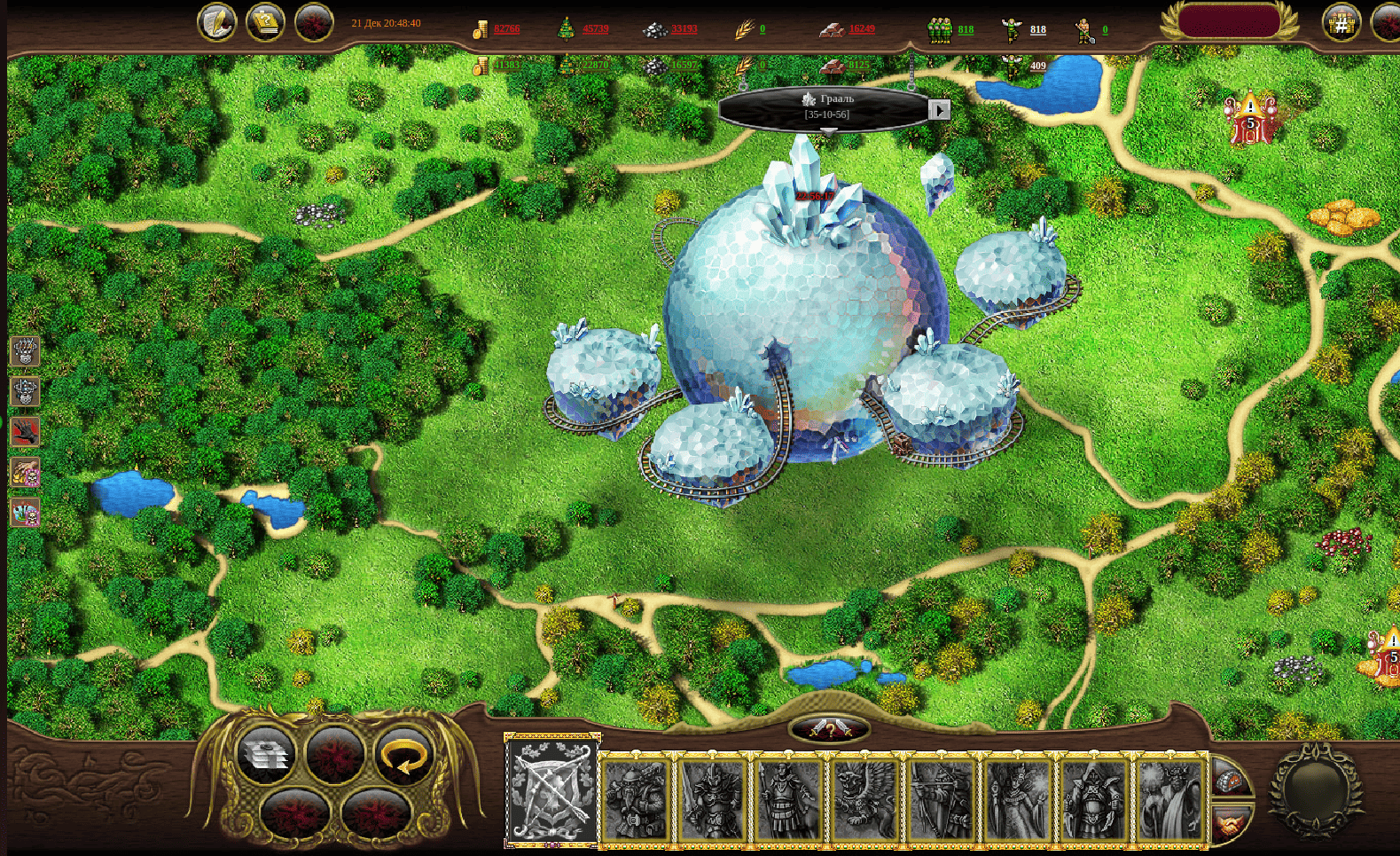
Task: Choose the archer unit card
Action: pyautogui.click(x=942, y=800)
